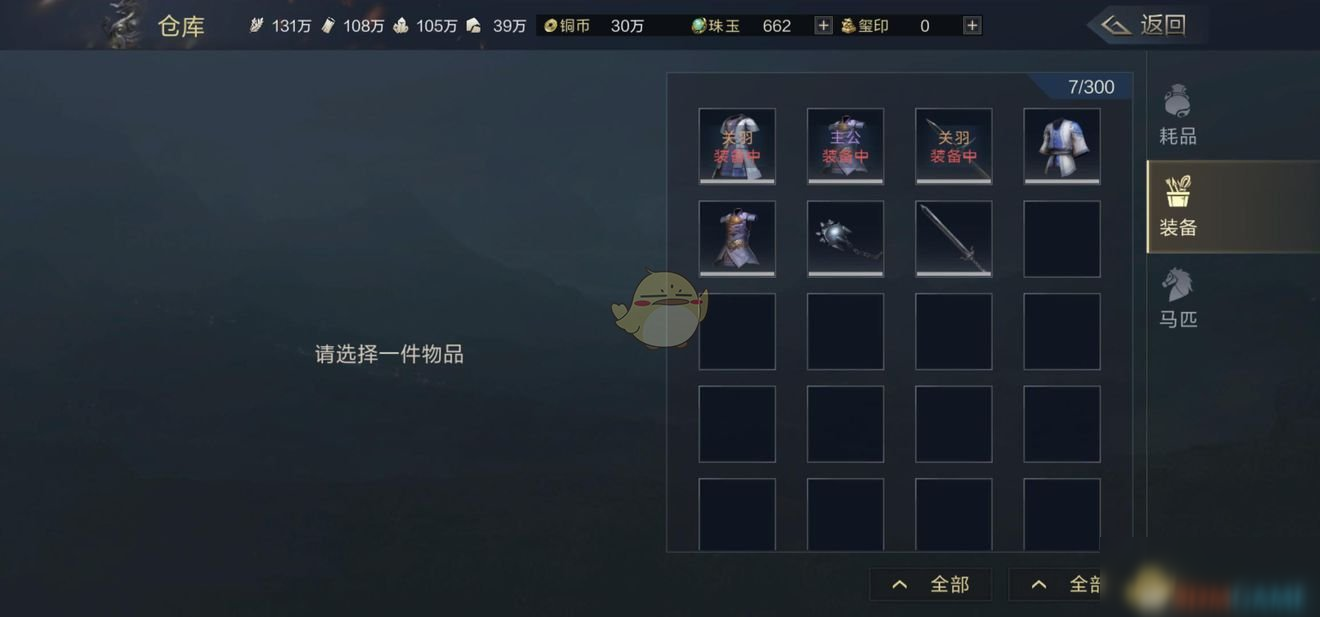Select the polearm weapon equipped by 关羽
This screenshot has width=1320, height=617.
953,146
